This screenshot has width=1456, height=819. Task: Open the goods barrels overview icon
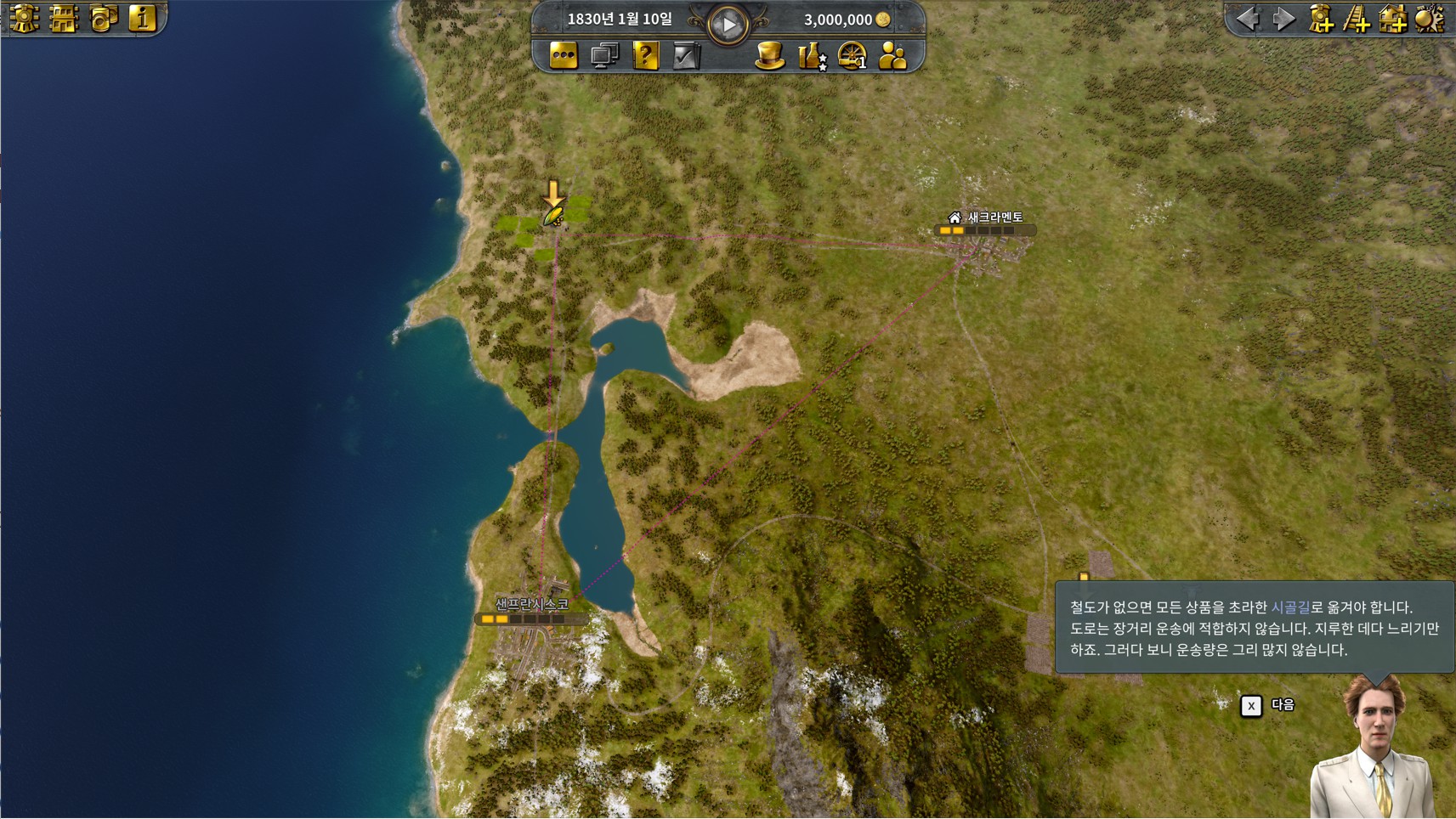104,17
